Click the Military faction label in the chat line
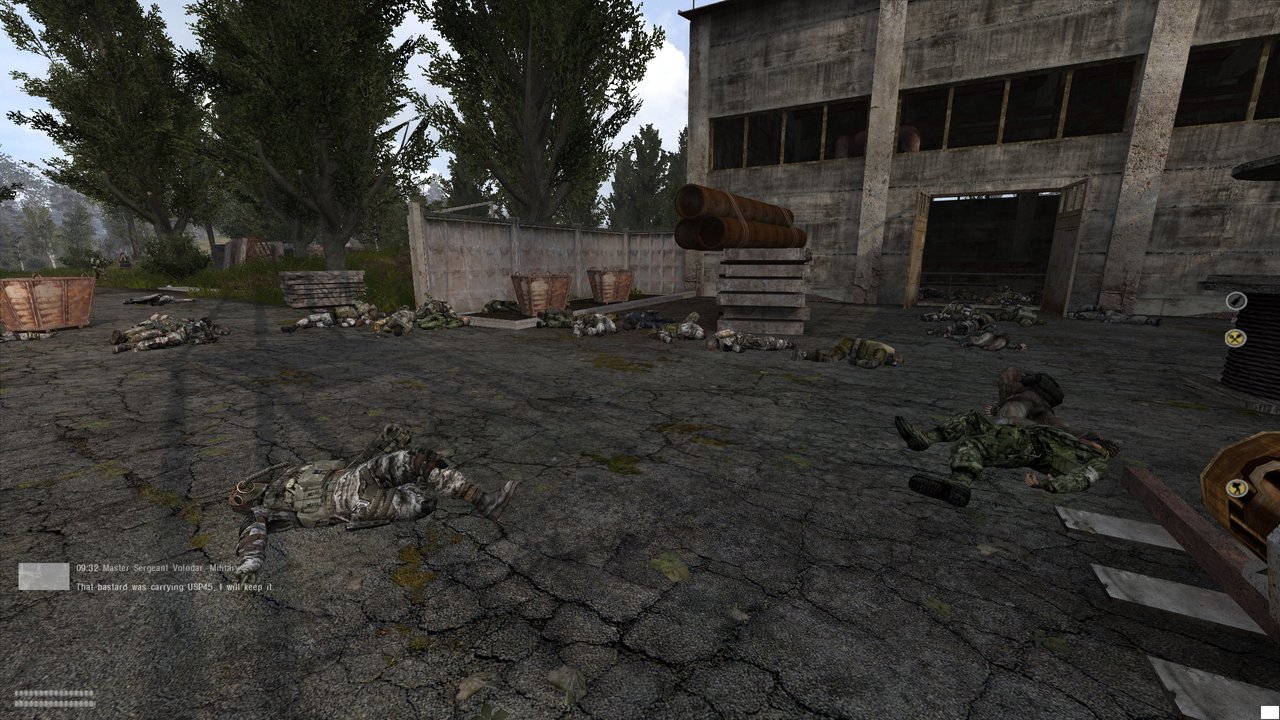 click(222, 568)
